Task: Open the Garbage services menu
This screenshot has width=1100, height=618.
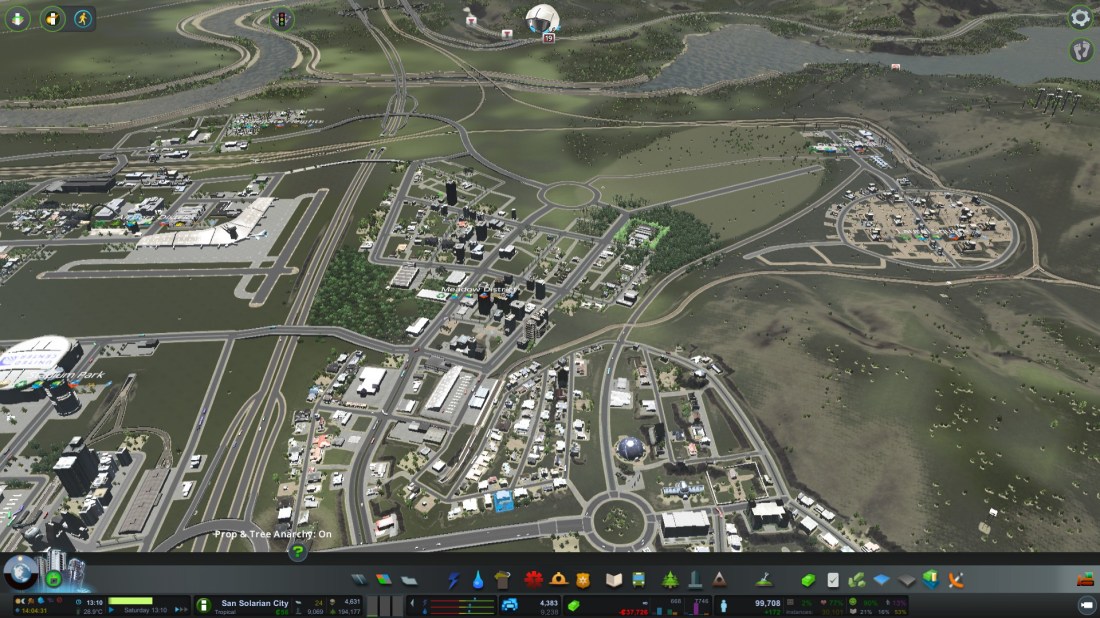Action: click(503, 580)
